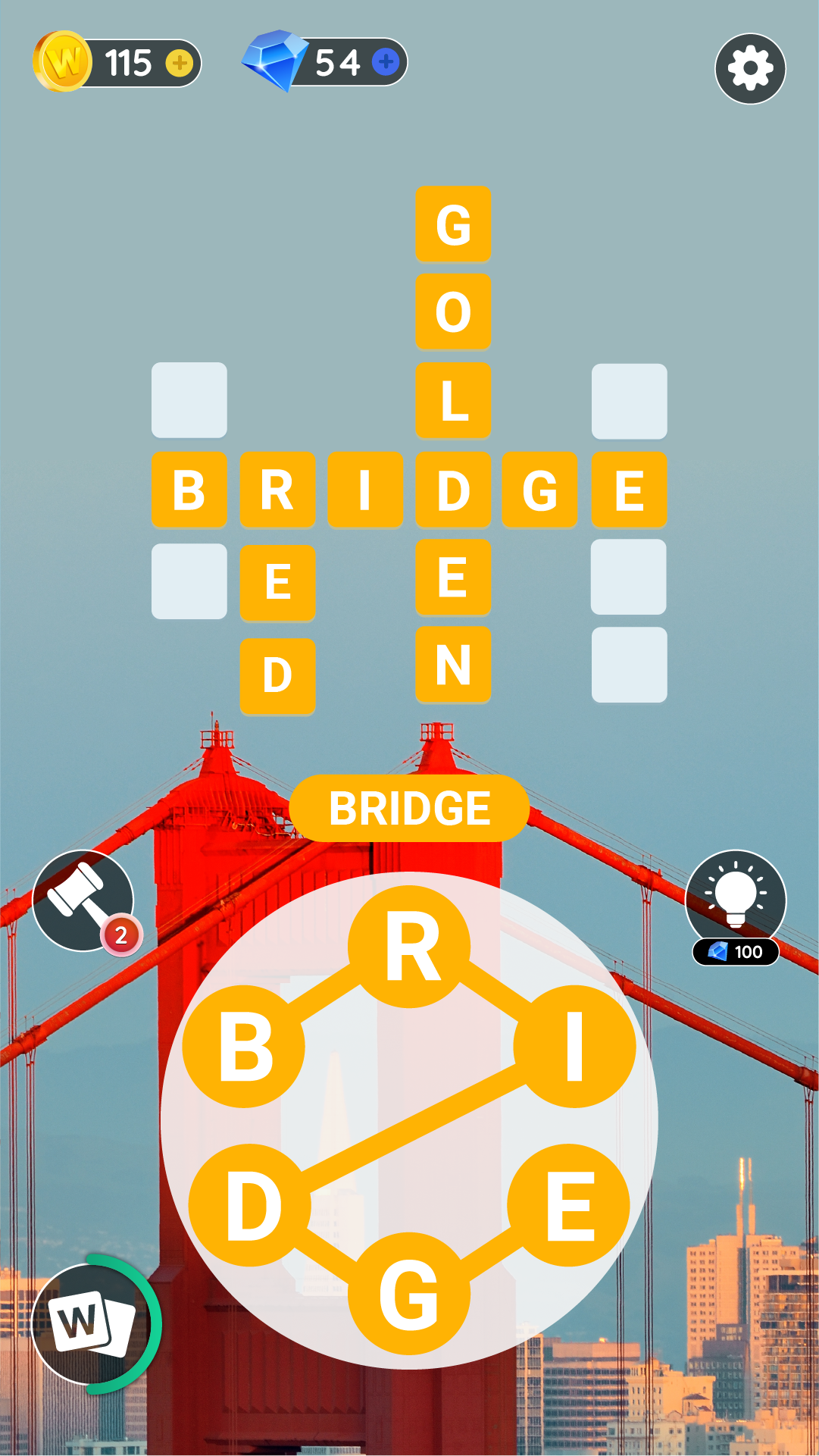Open the settings gear menu

point(749,68)
